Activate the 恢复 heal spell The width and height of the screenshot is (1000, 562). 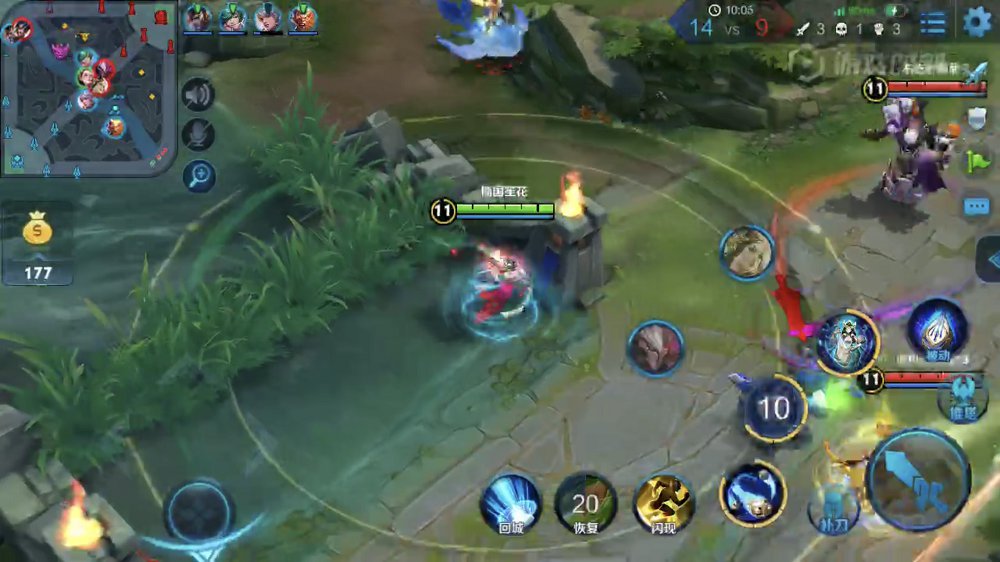585,503
